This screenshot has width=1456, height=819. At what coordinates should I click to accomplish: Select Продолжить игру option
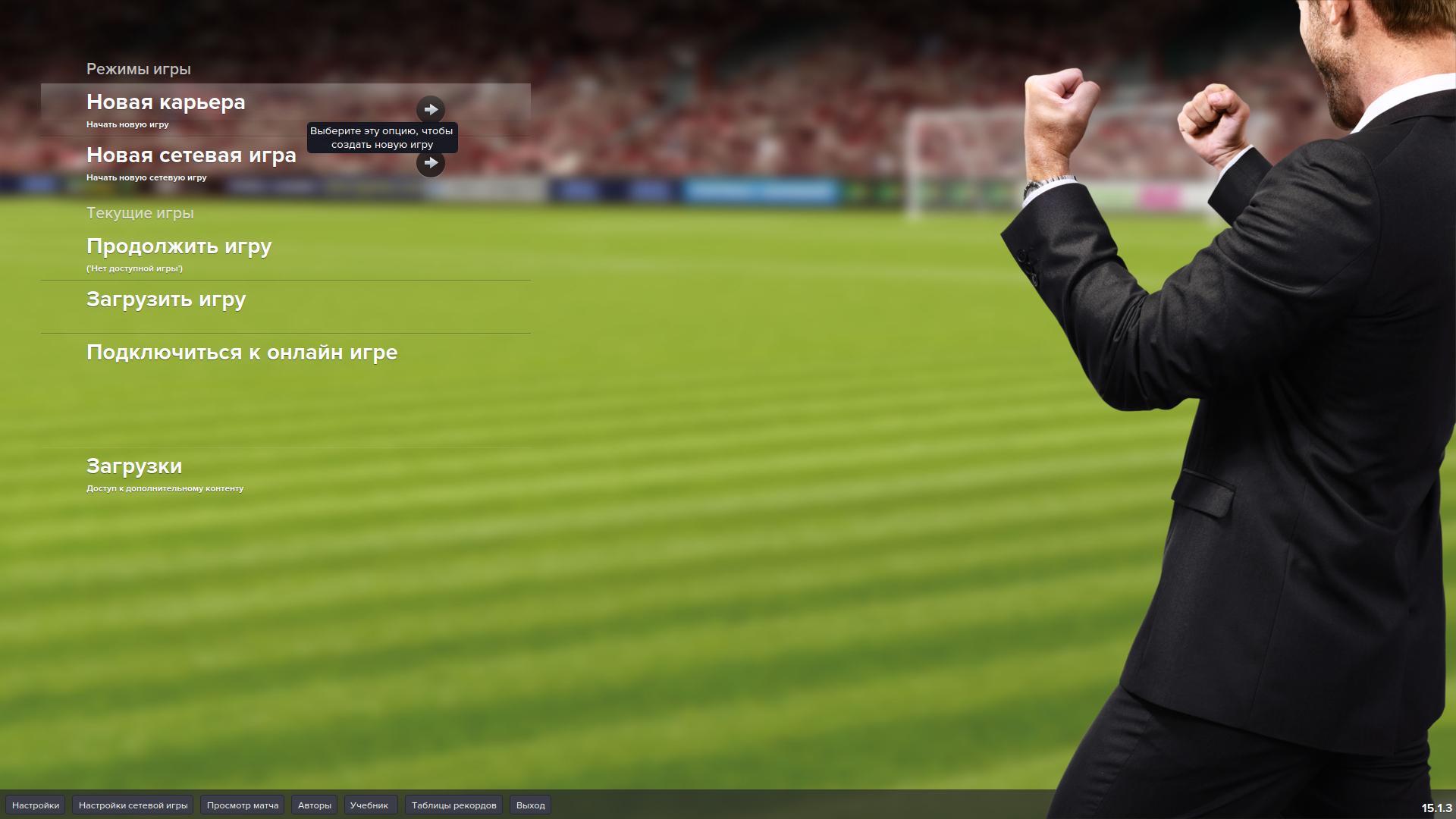179,246
